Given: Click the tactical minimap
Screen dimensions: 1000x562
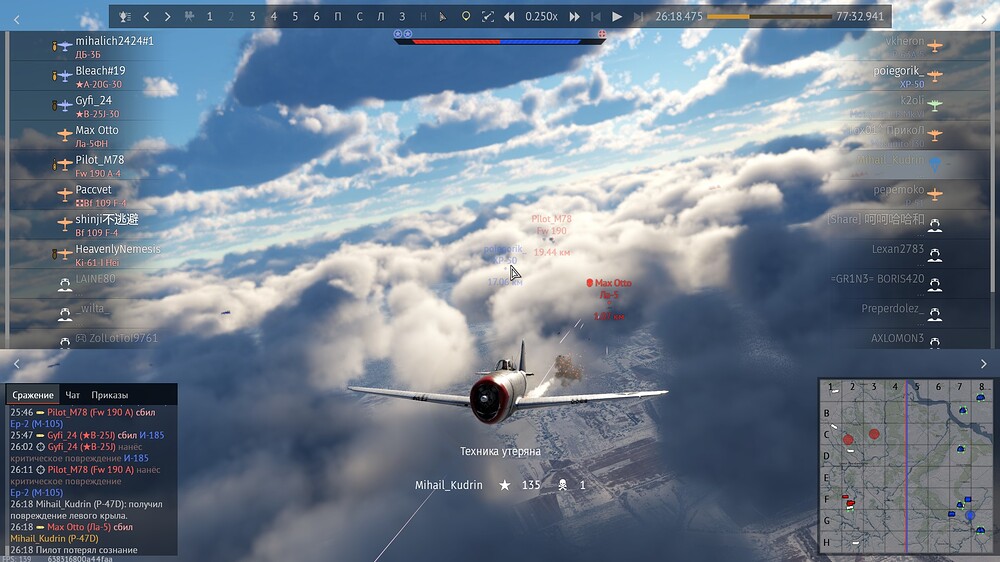Looking at the screenshot, I should (906, 465).
